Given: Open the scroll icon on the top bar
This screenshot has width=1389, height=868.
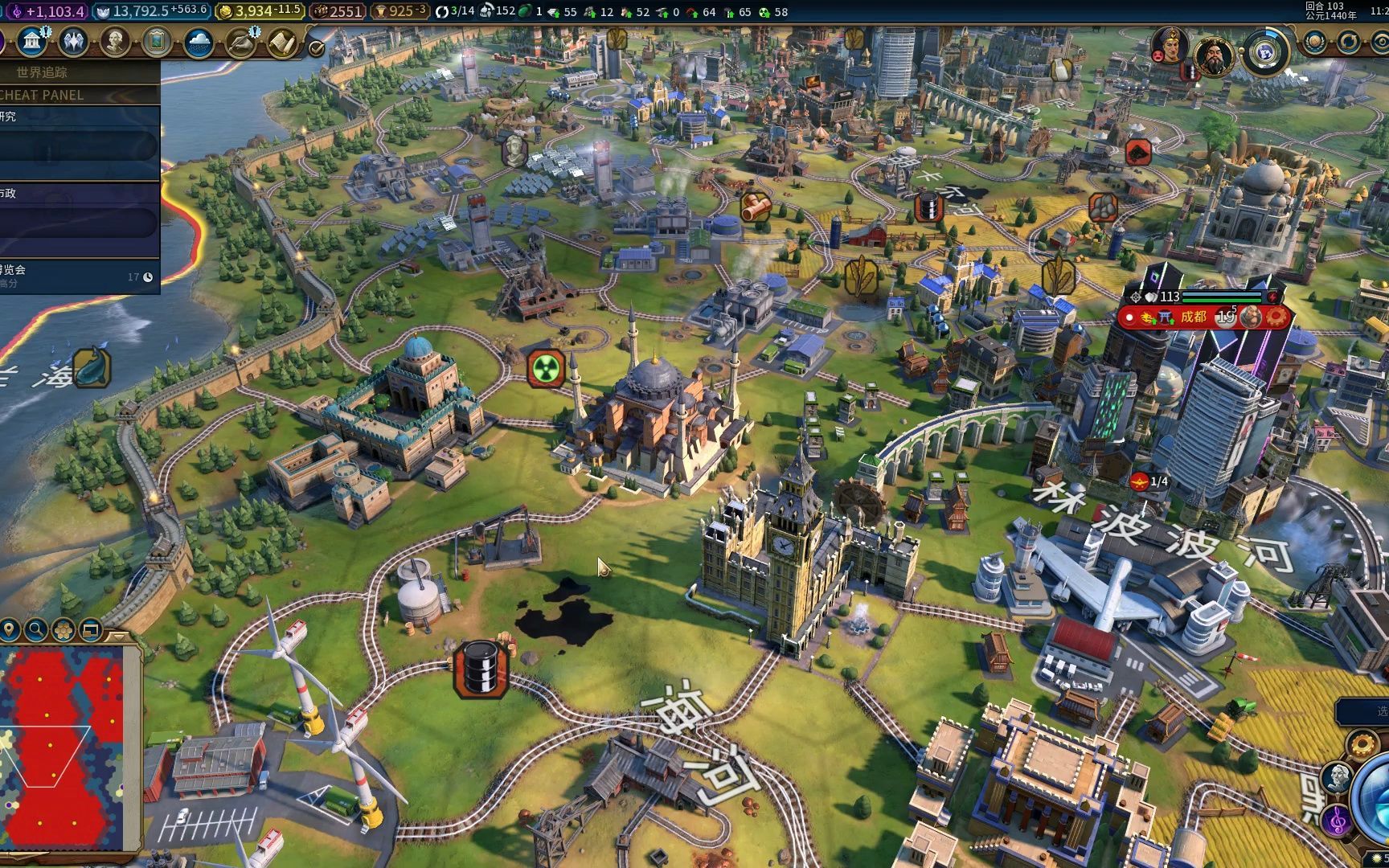Looking at the screenshot, I should tap(282, 43).
